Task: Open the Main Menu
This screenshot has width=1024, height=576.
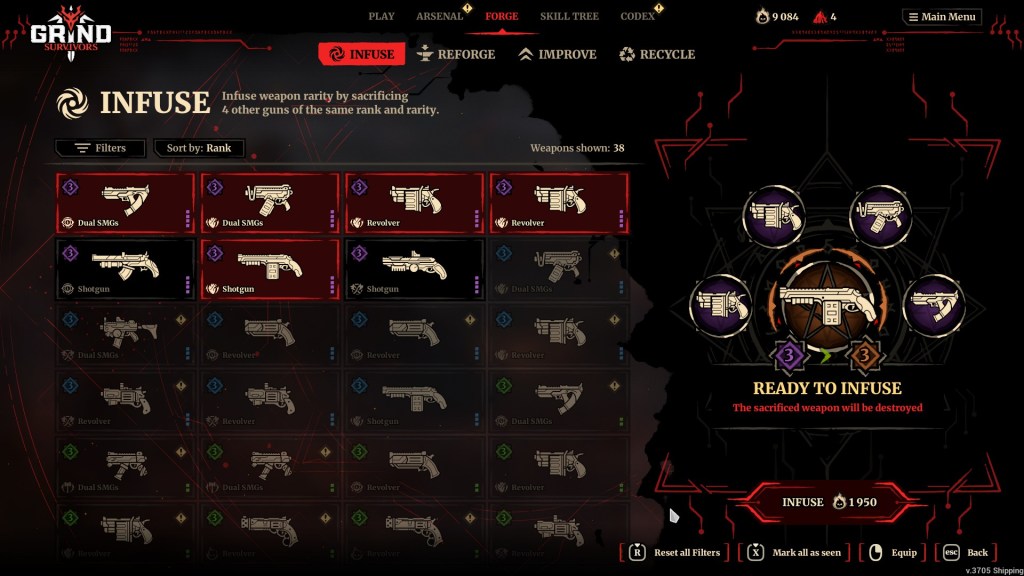Action: (942, 16)
